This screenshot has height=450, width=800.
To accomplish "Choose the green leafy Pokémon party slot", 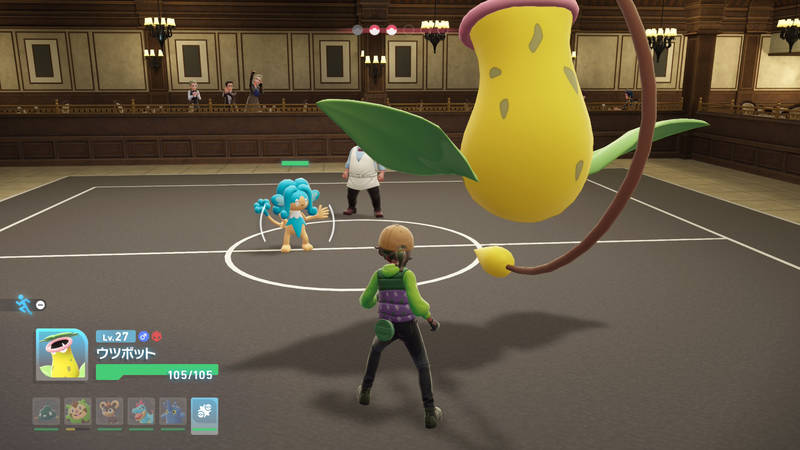I will pyautogui.click(x=78, y=412).
